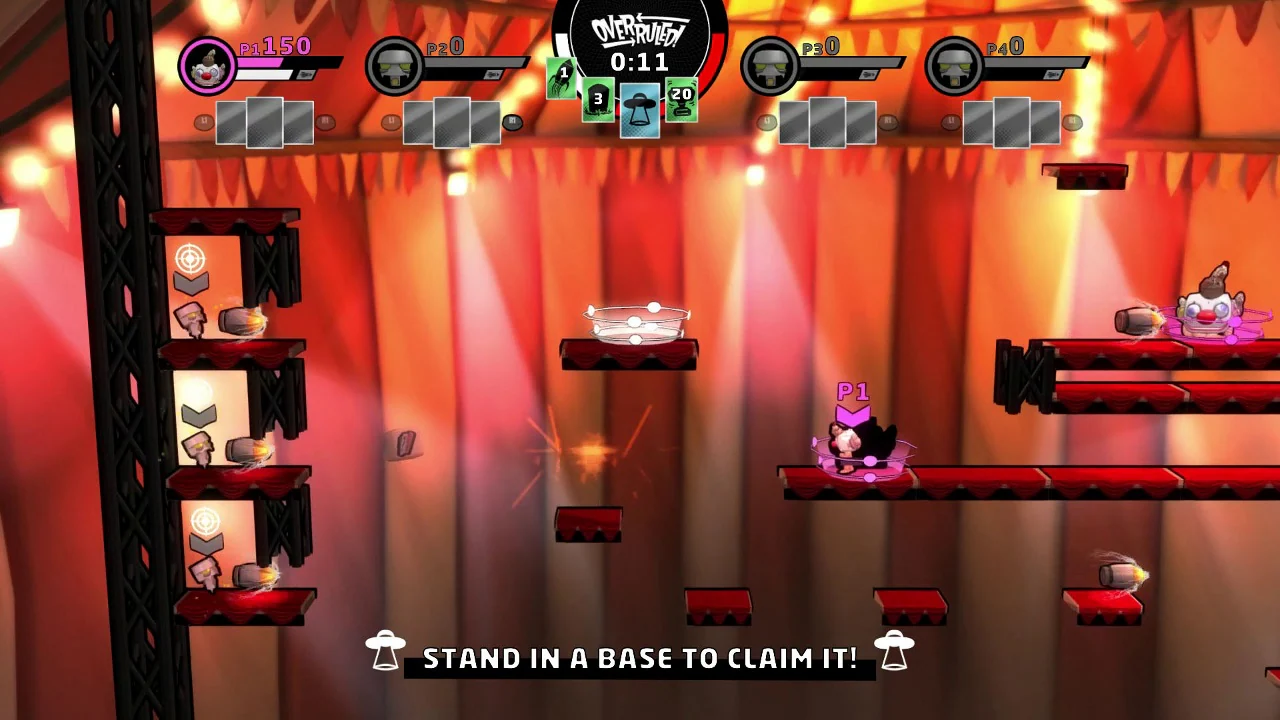Click the P4 player portrait icon
1280x720 pixels.
coord(953,64)
